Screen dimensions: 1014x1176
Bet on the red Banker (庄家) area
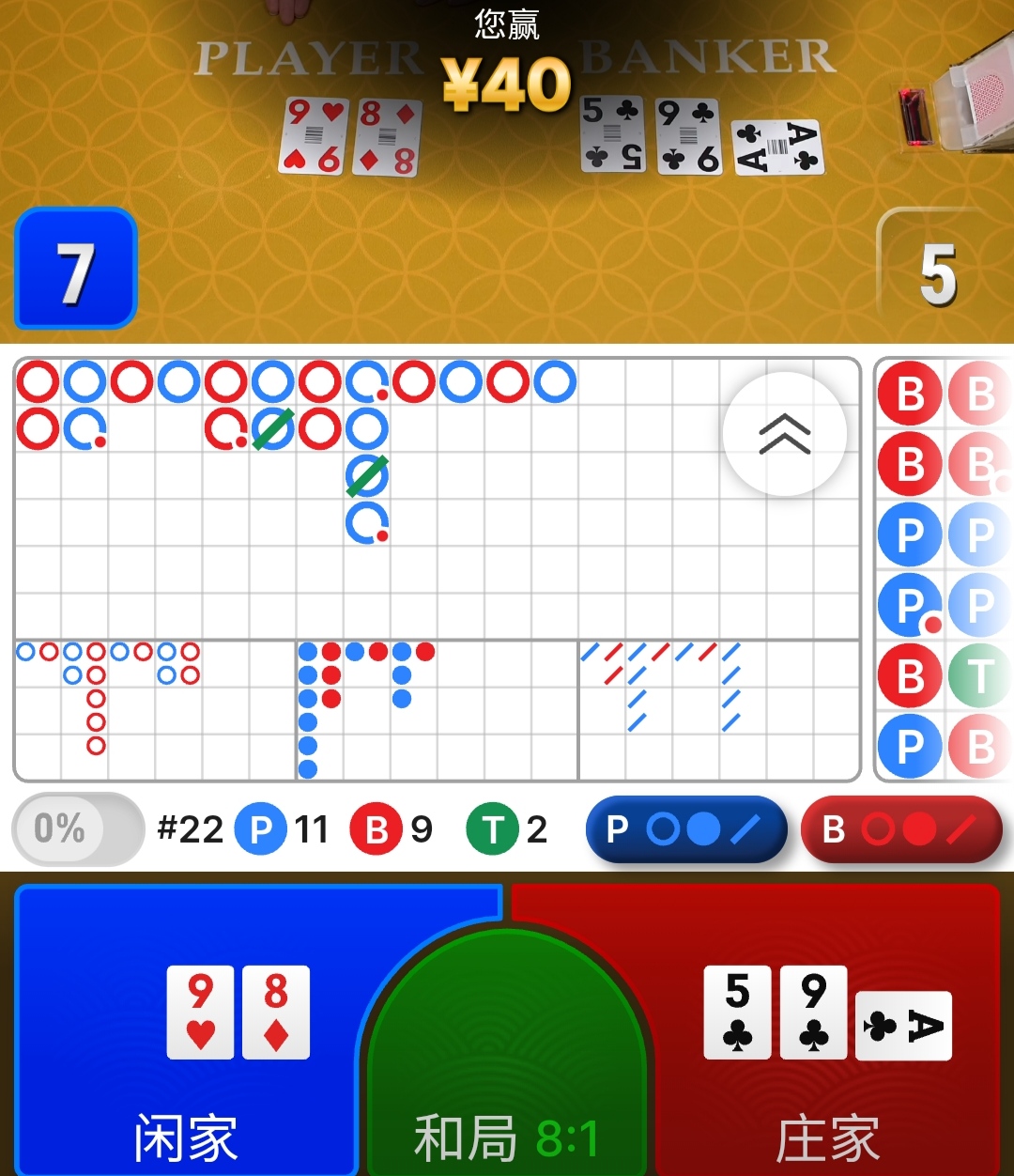click(x=826, y=1033)
